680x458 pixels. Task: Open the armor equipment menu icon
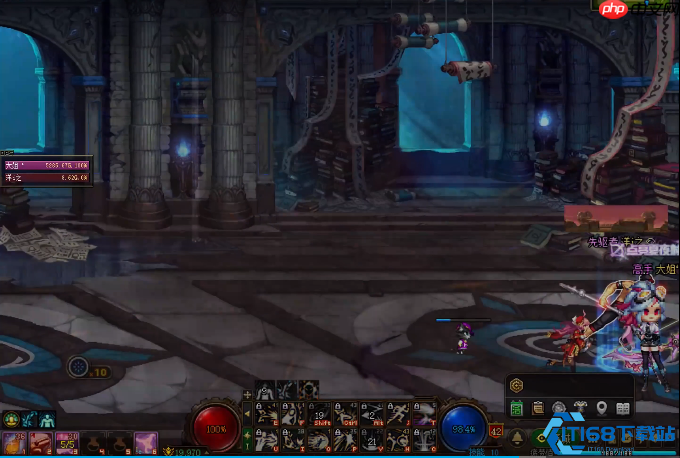581,408
